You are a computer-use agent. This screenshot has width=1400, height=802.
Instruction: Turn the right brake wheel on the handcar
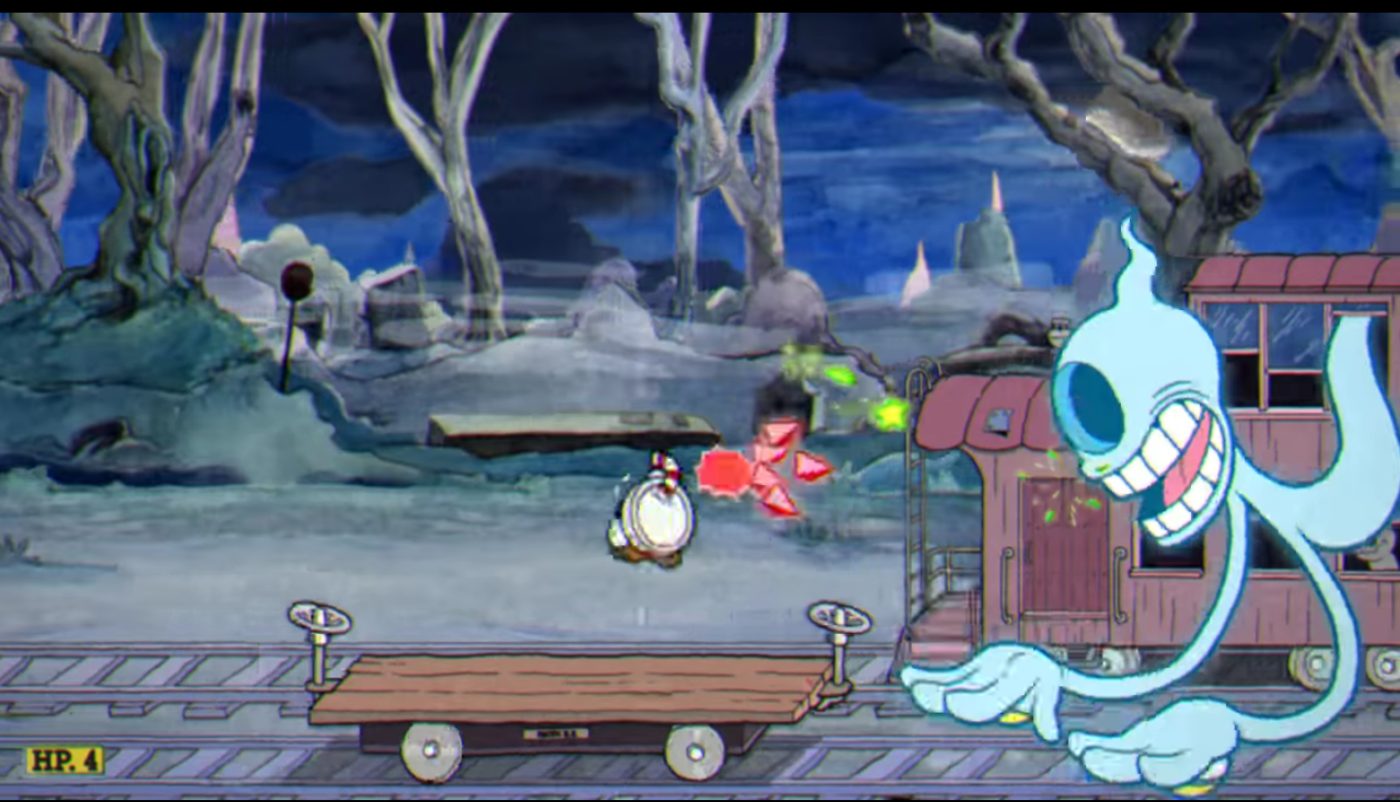(x=835, y=618)
